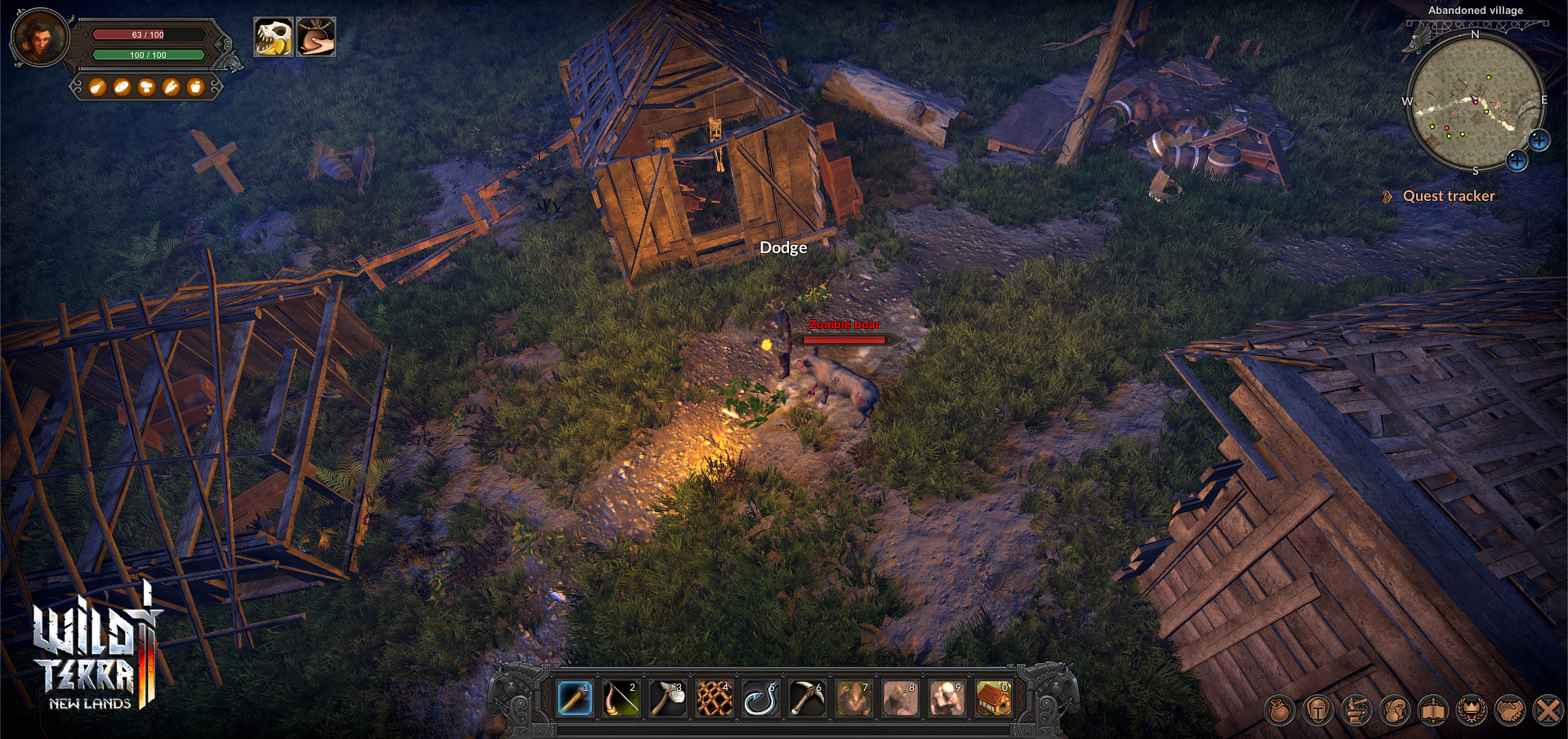1568x739 pixels.
Task: Open the inventory bag menu
Action: 1280,710
